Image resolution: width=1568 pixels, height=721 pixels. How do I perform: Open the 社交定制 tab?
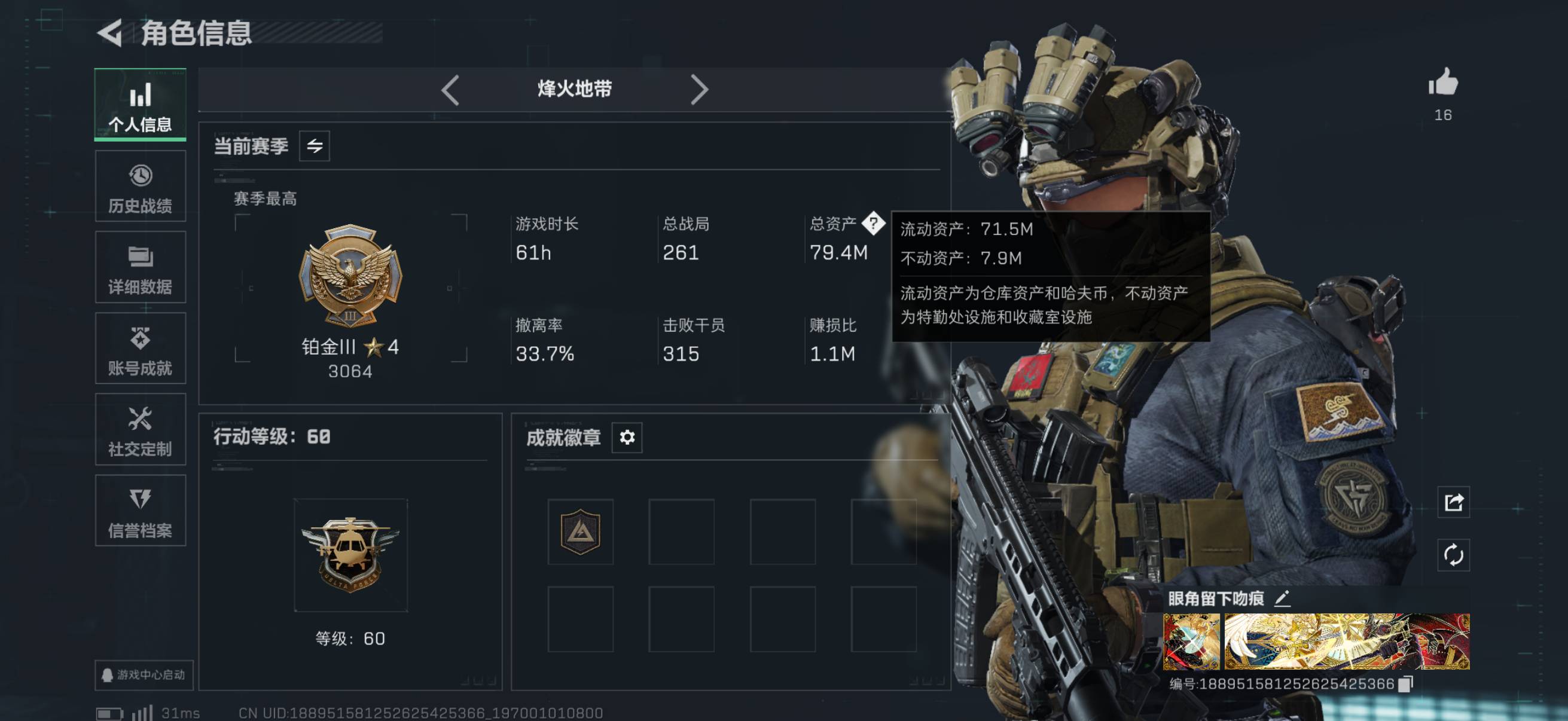tap(140, 430)
